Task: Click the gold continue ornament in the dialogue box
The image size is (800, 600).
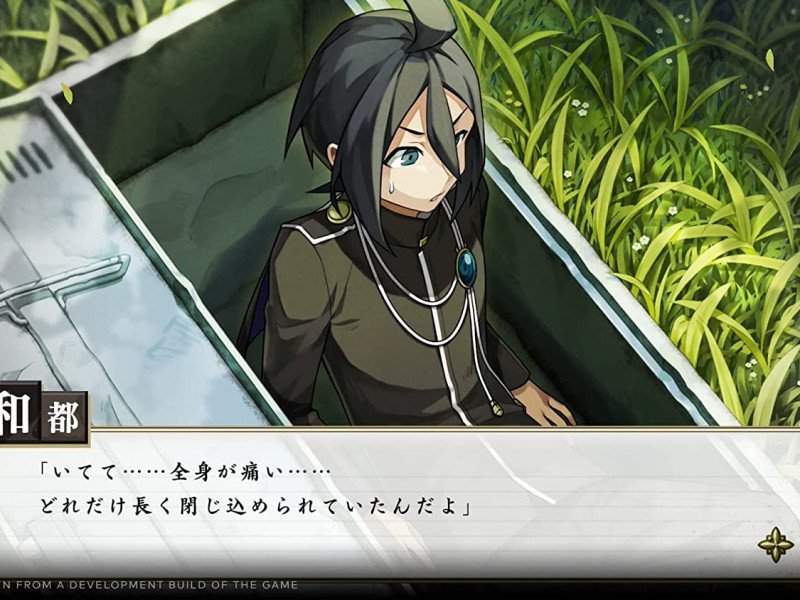Action: [775, 545]
